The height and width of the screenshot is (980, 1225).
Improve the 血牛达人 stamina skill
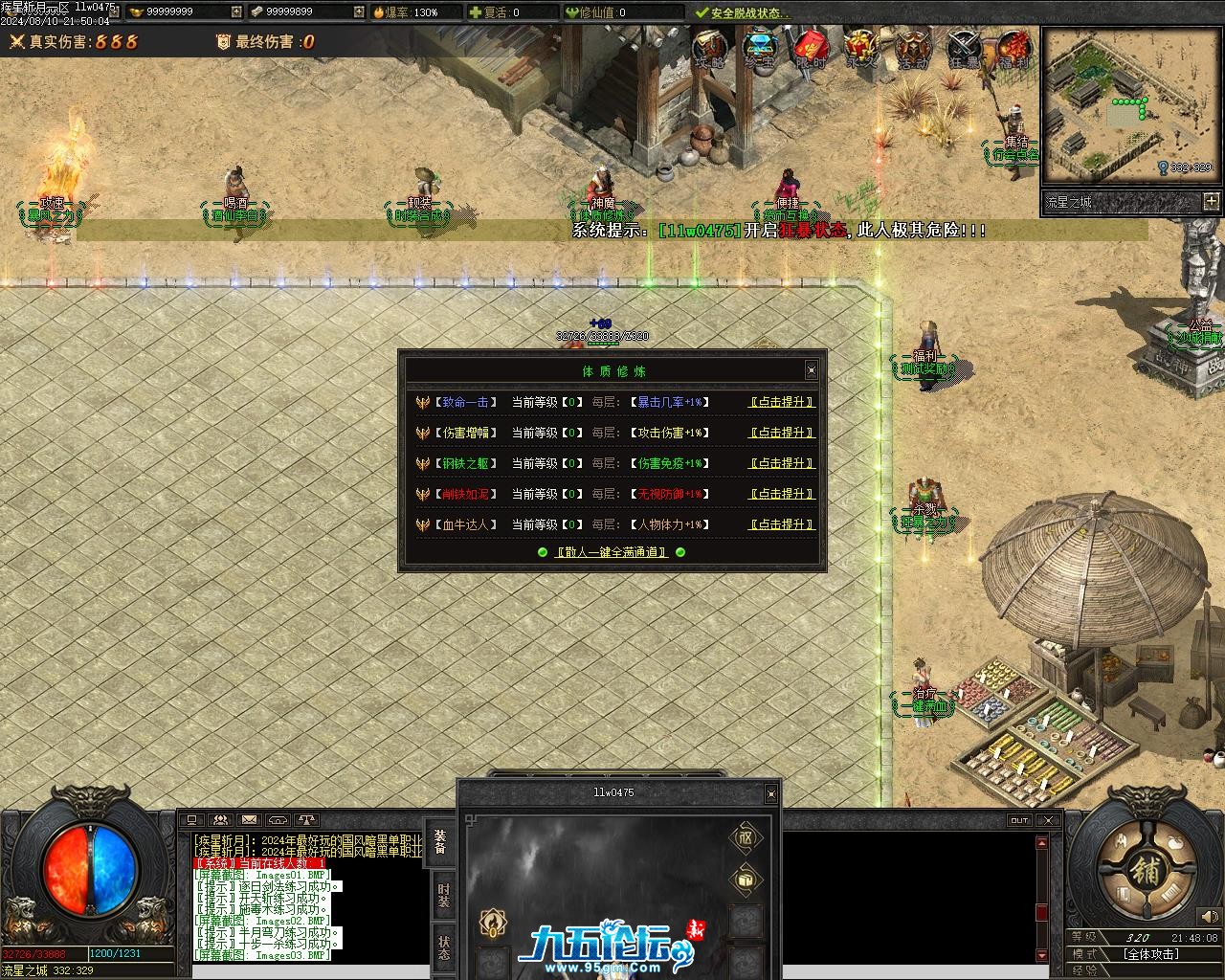(781, 524)
